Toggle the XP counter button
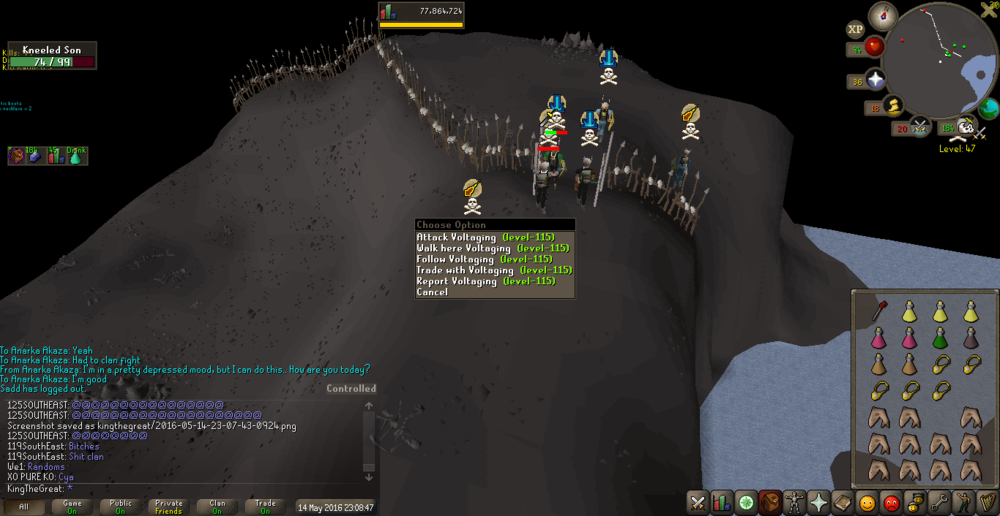1000x516 pixels. [x=856, y=30]
